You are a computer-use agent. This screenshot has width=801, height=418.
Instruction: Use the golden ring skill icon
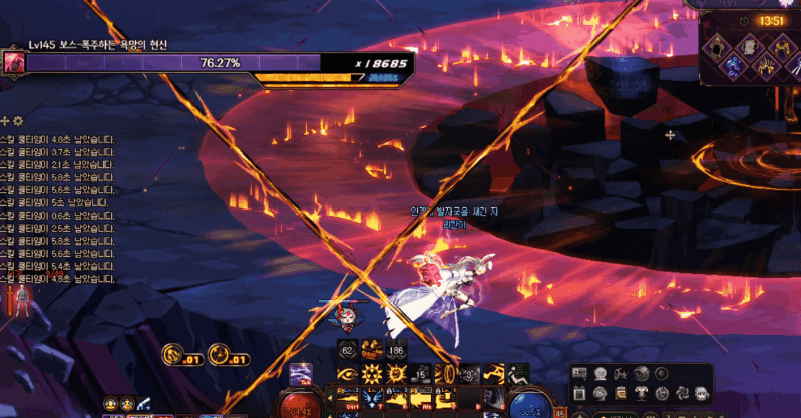tap(449, 374)
